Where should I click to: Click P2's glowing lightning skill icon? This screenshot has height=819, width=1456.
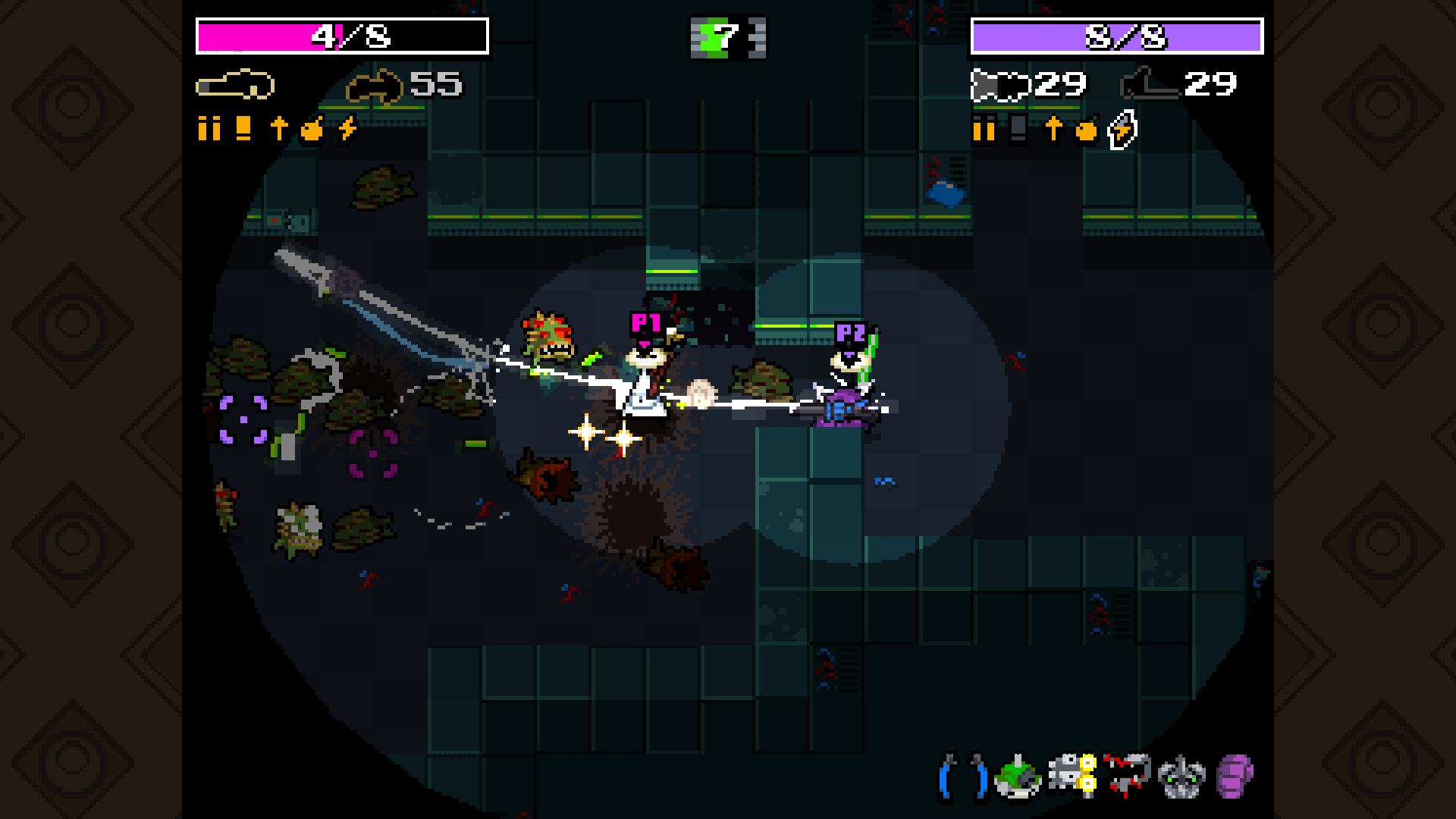click(x=1122, y=130)
